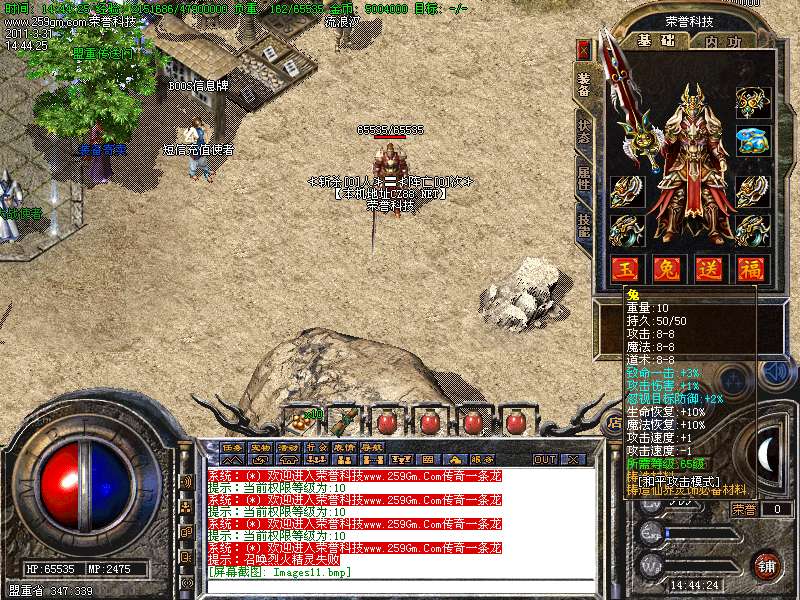Open the 技能 side tab
This screenshot has width=800, height=600.
tap(584, 226)
